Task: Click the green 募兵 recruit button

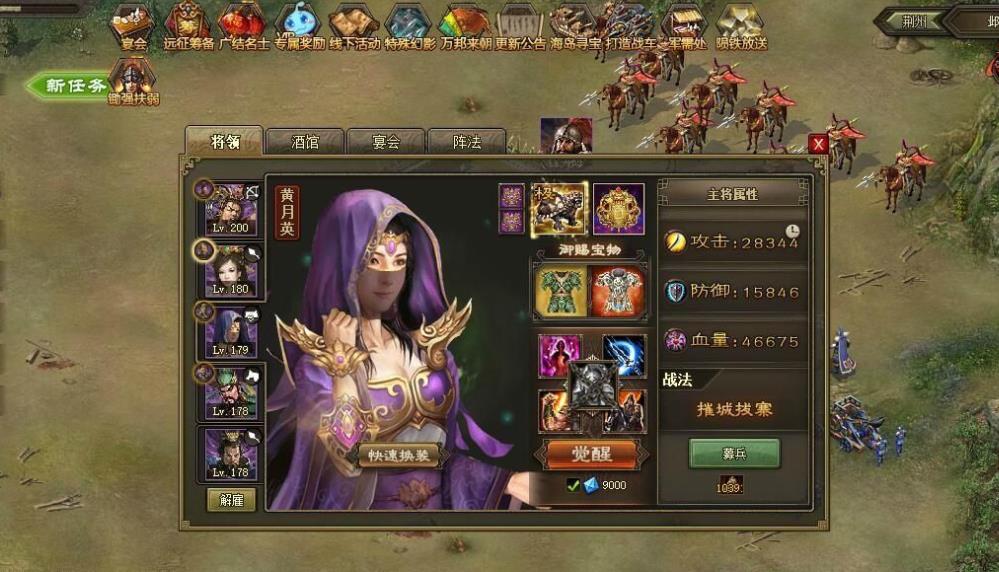Action: click(x=733, y=453)
